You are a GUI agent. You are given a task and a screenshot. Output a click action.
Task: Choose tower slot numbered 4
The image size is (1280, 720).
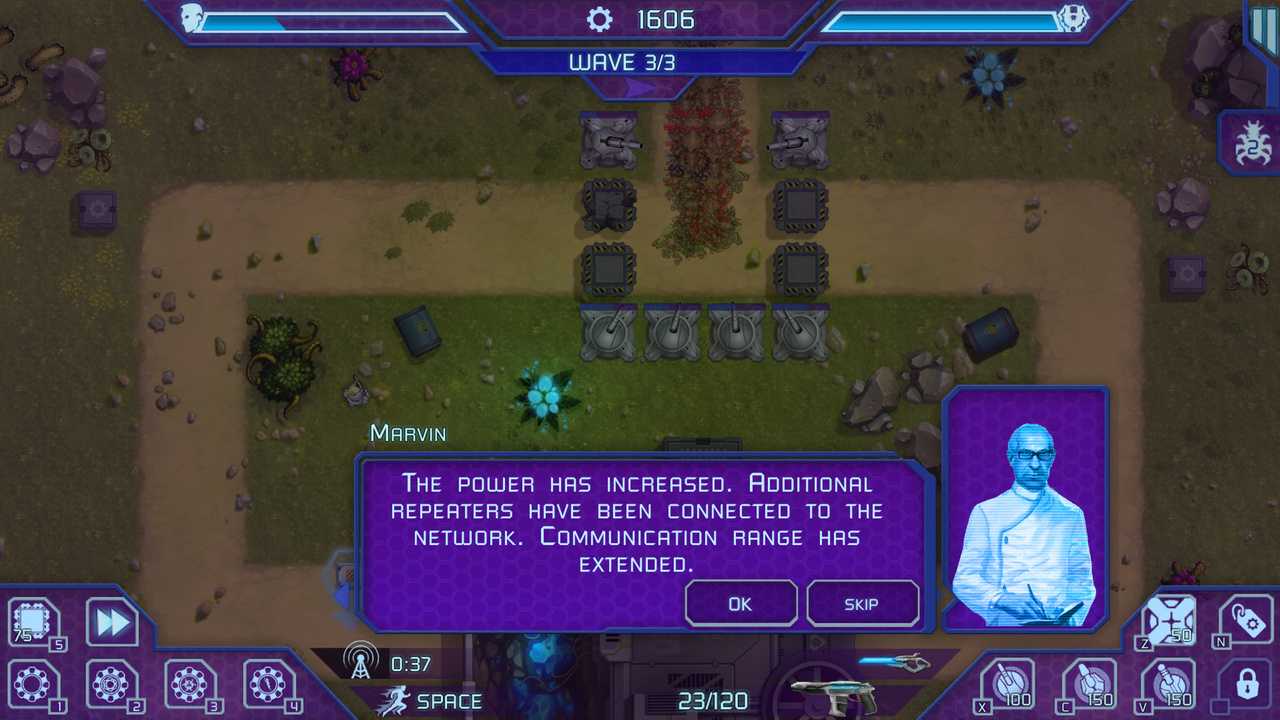coord(267,686)
